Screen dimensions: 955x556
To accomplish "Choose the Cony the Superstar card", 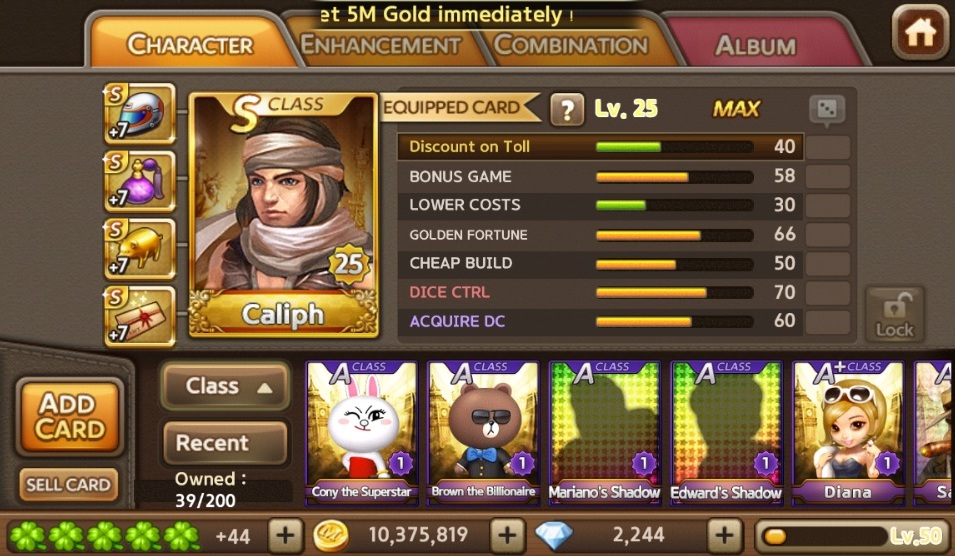I will click(362, 431).
